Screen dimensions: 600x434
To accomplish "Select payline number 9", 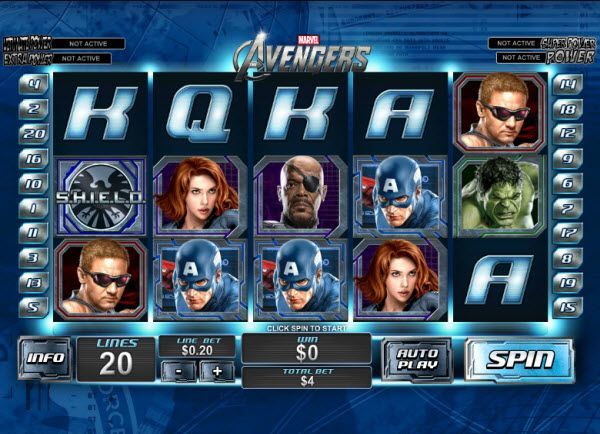I will coord(567,158).
